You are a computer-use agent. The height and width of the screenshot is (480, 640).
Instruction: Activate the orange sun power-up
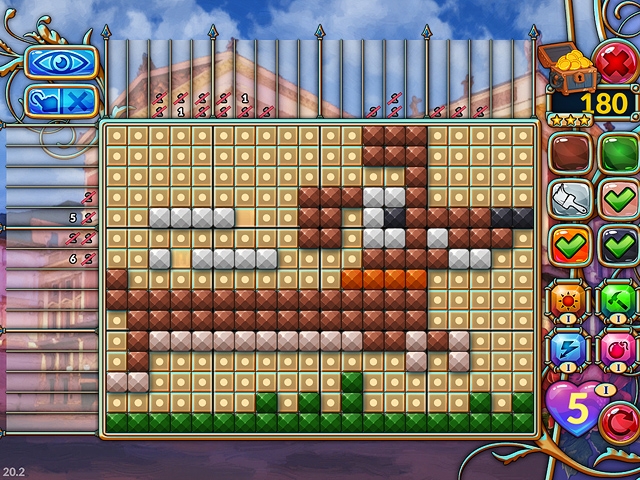(x=569, y=301)
